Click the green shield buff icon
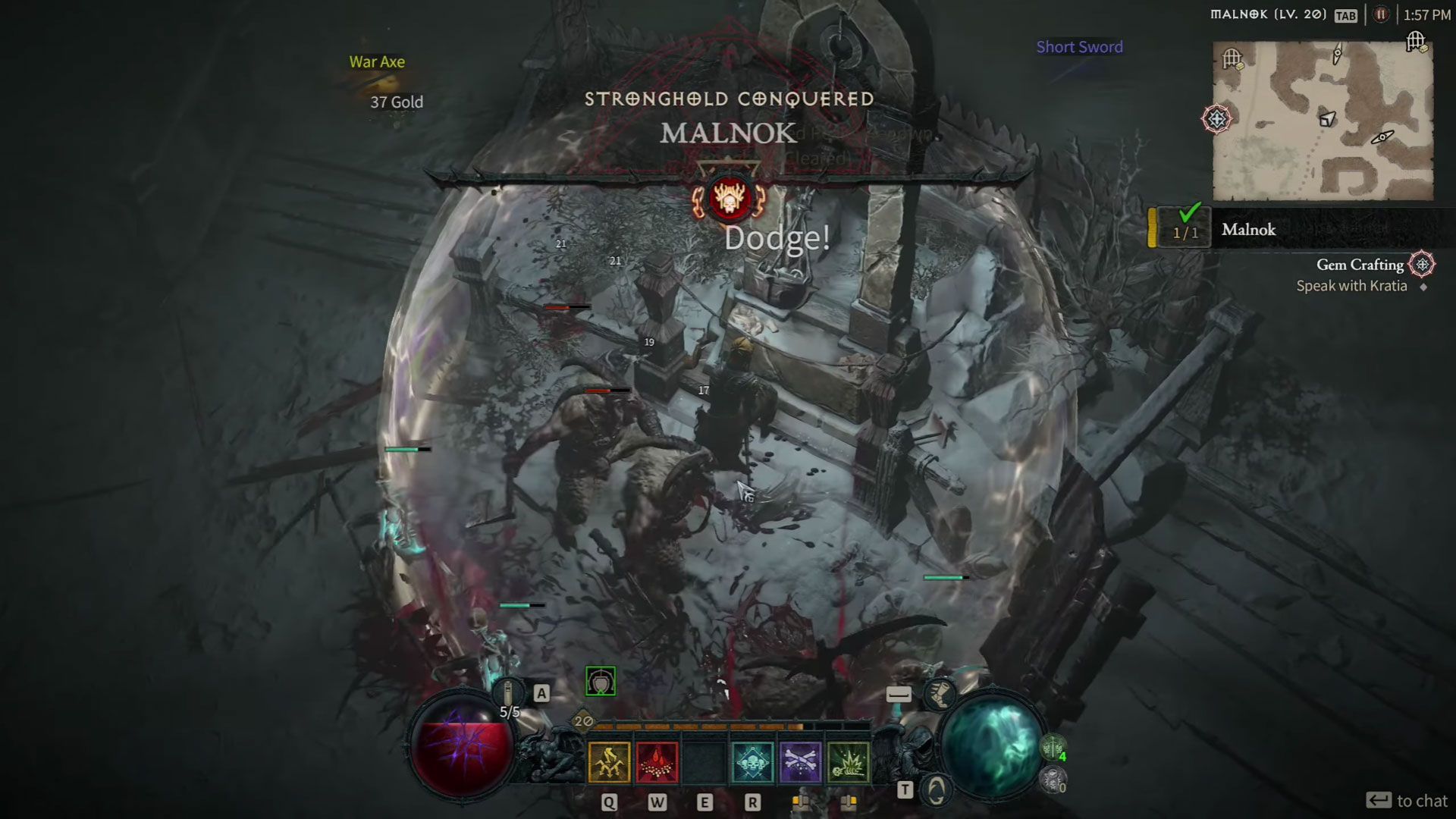This screenshot has width=1456, height=819. [x=601, y=682]
